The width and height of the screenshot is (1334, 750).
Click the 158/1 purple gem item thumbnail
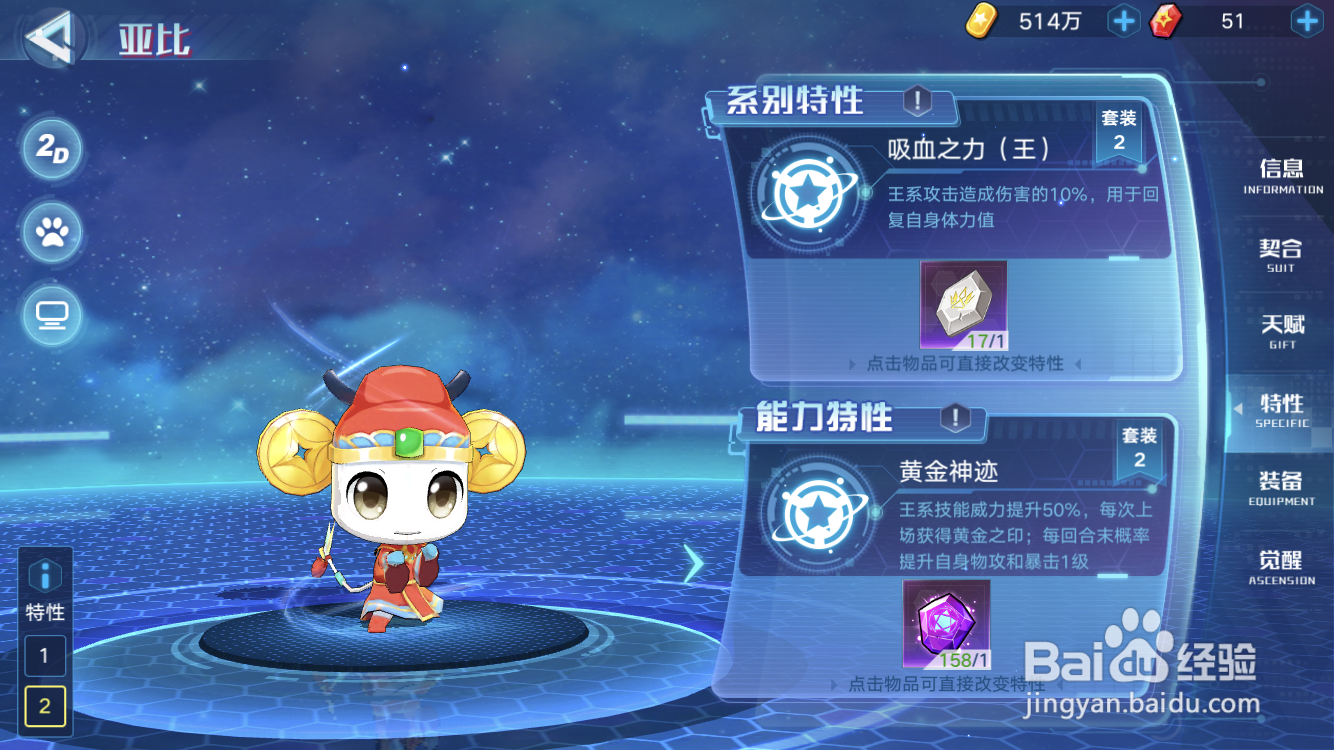[x=947, y=628]
